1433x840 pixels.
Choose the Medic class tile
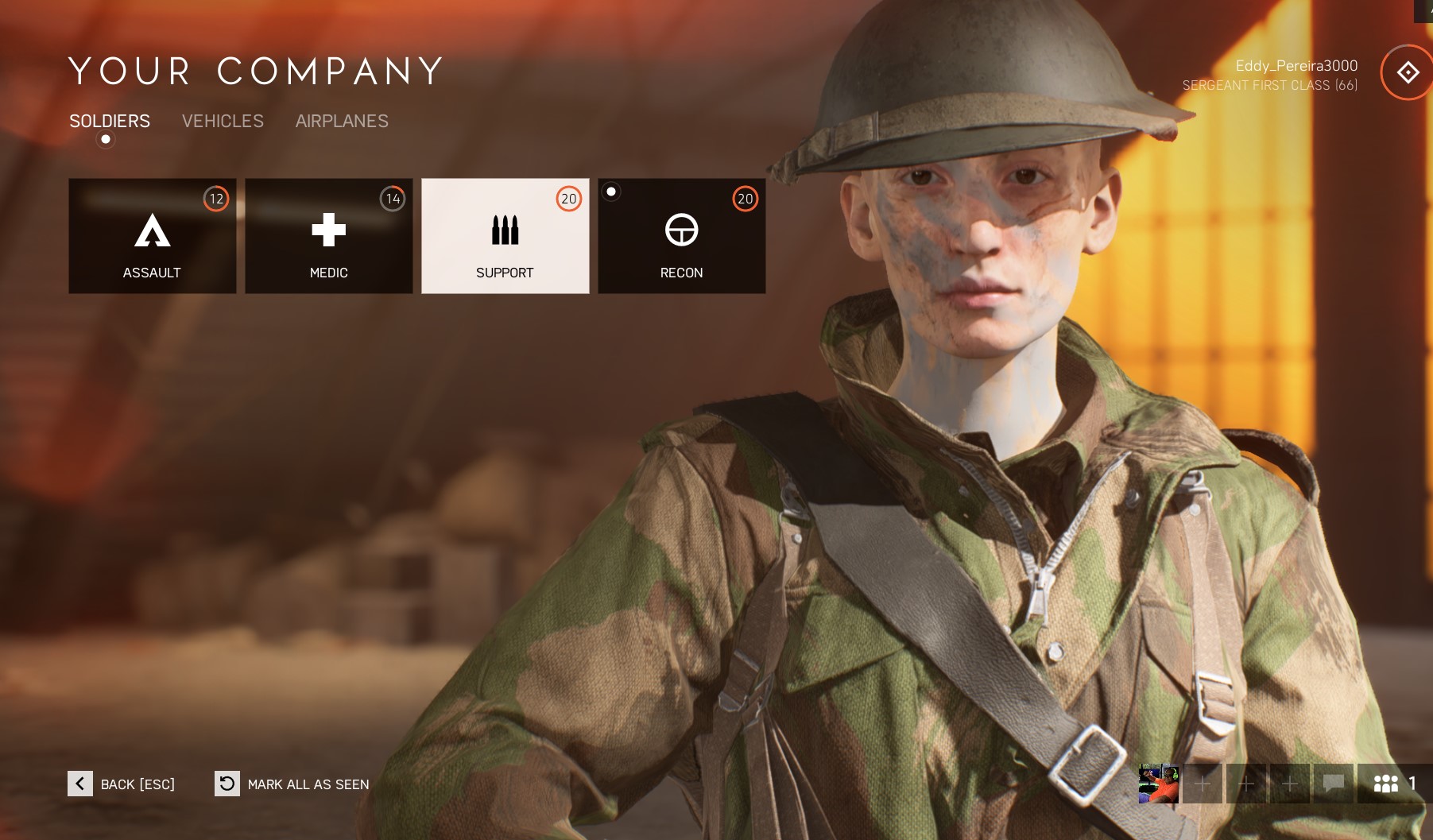click(x=329, y=236)
